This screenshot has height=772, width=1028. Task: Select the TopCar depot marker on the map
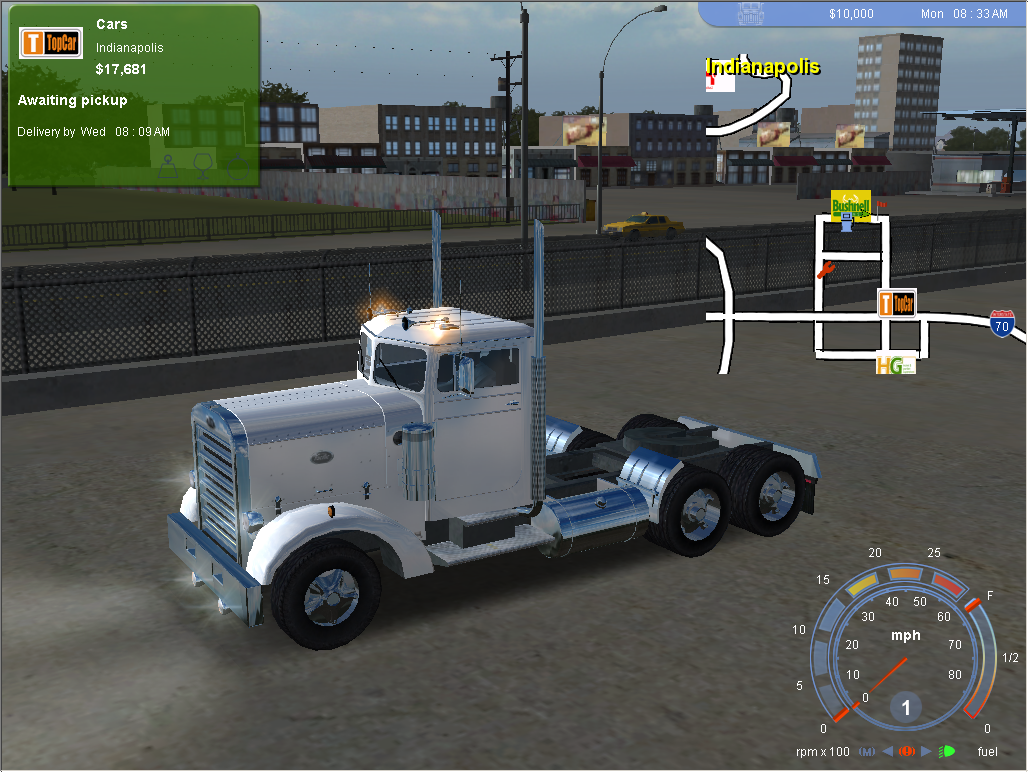pyautogui.click(x=896, y=303)
